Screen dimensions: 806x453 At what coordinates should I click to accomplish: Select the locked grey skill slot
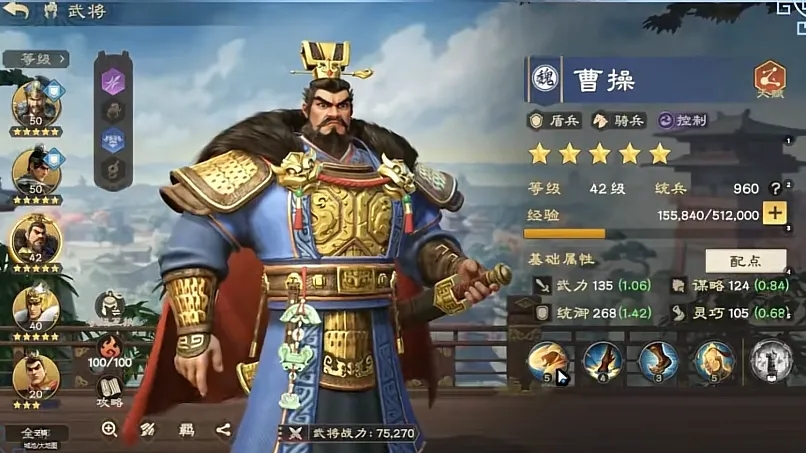(770, 361)
